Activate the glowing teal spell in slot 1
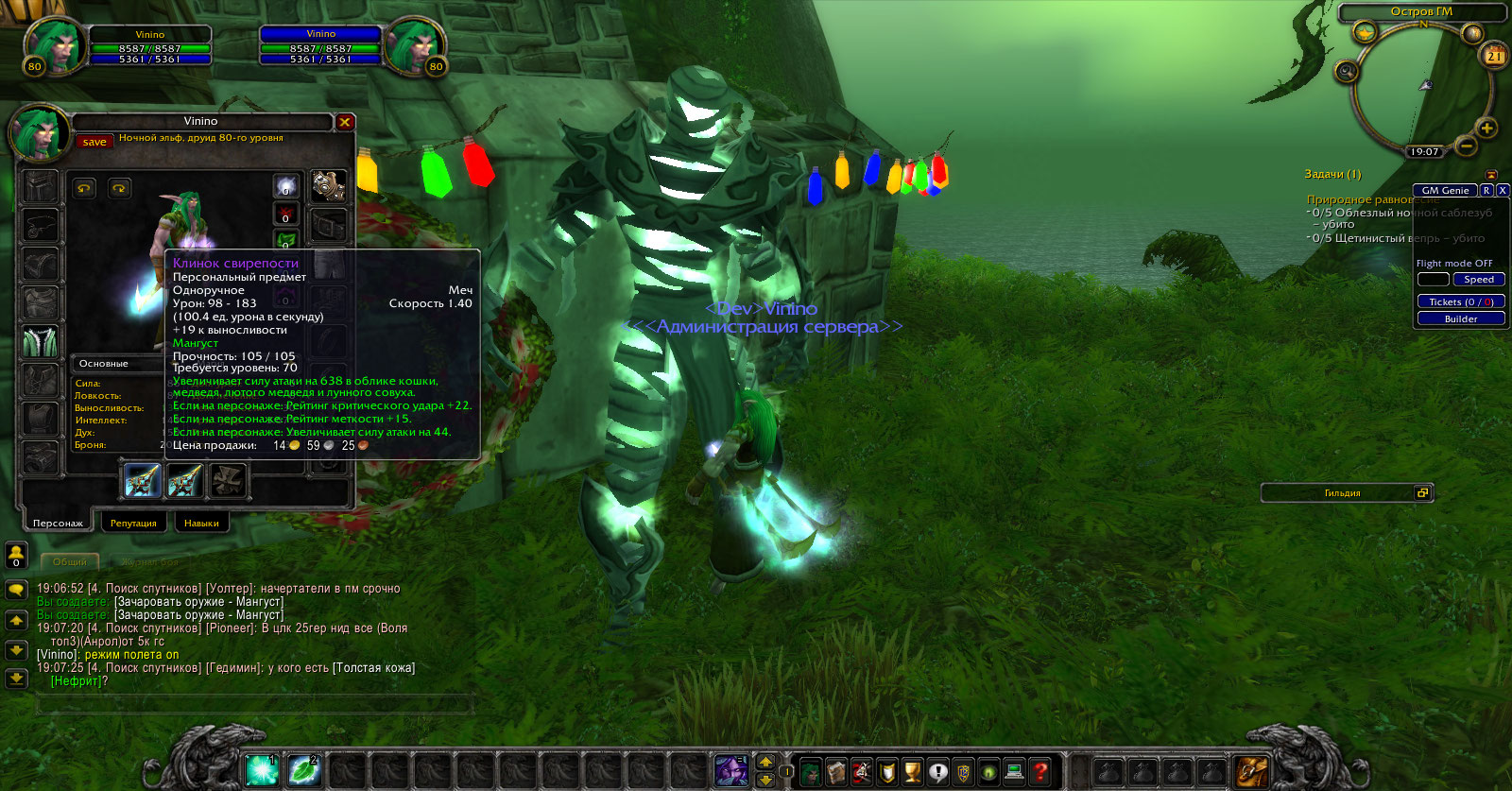Image resolution: width=1512 pixels, height=791 pixels. tap(262, 771)
